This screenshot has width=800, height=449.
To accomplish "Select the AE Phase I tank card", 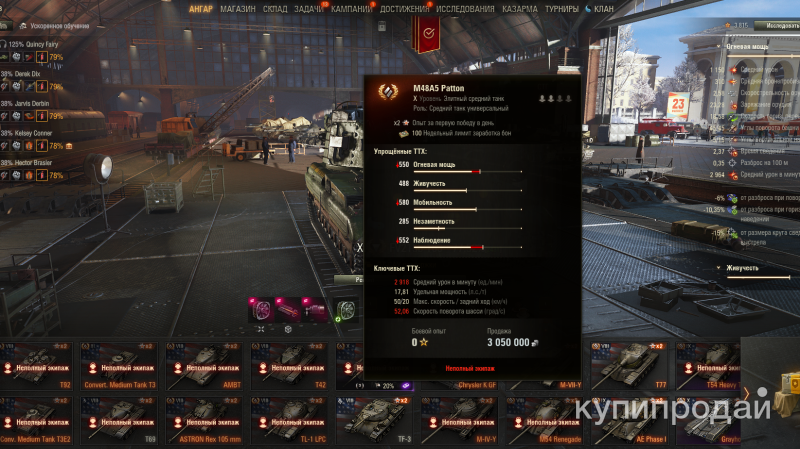I will [x=630, y=418].
